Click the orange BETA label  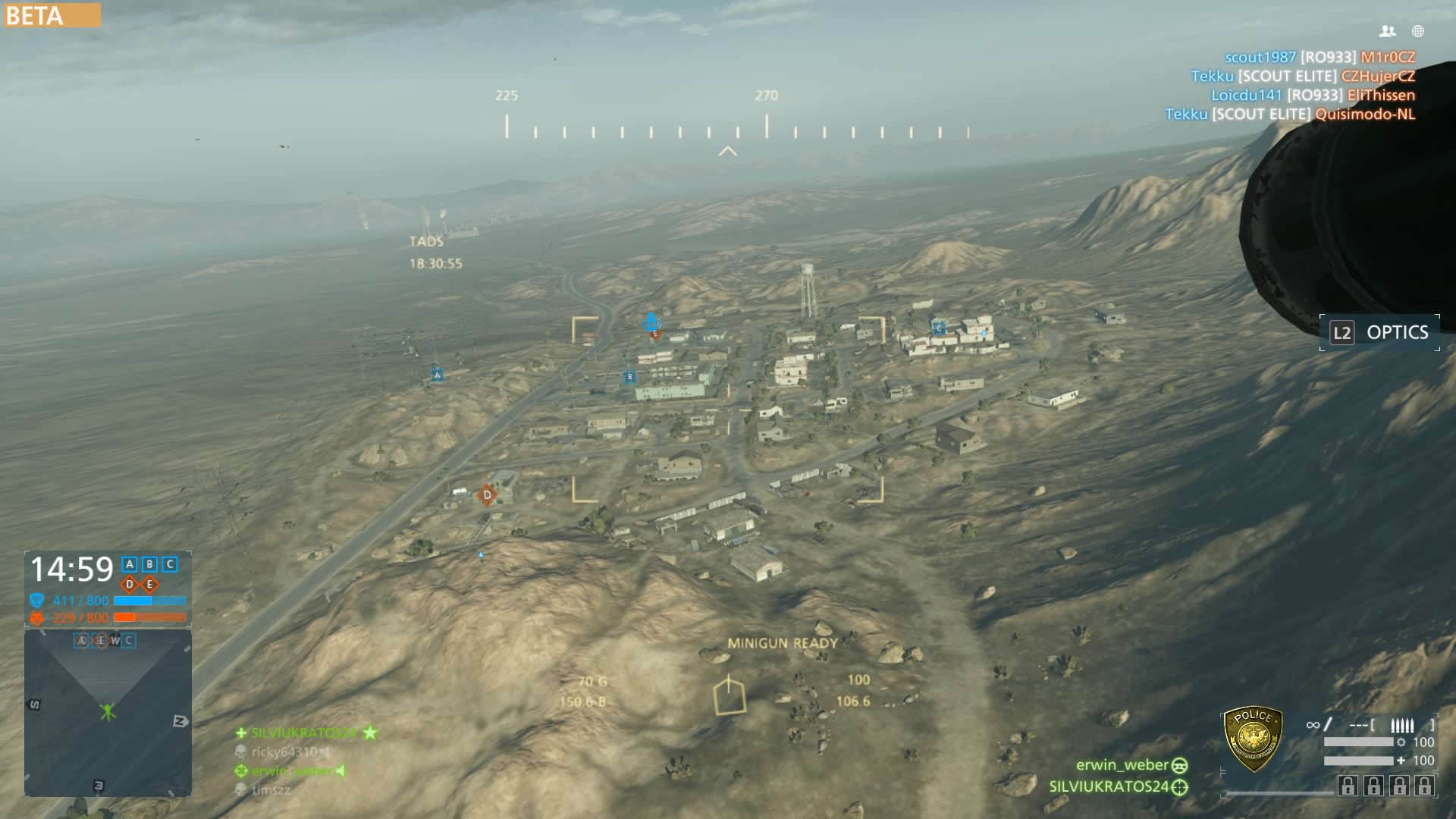[52, 15]
